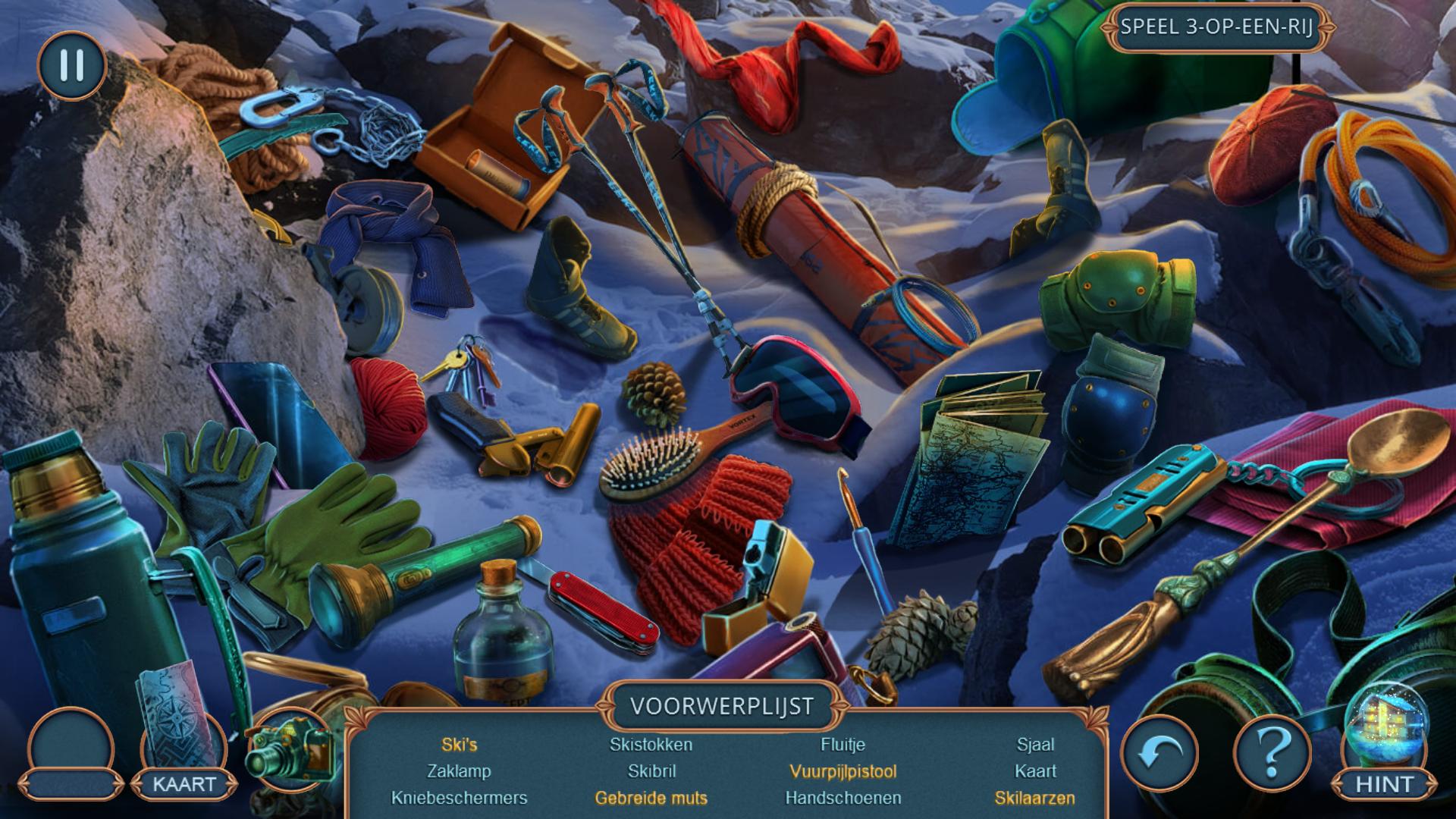The image size is (1456, 819).
Task: Open the Kaart map button
Action: coord(184,783)
